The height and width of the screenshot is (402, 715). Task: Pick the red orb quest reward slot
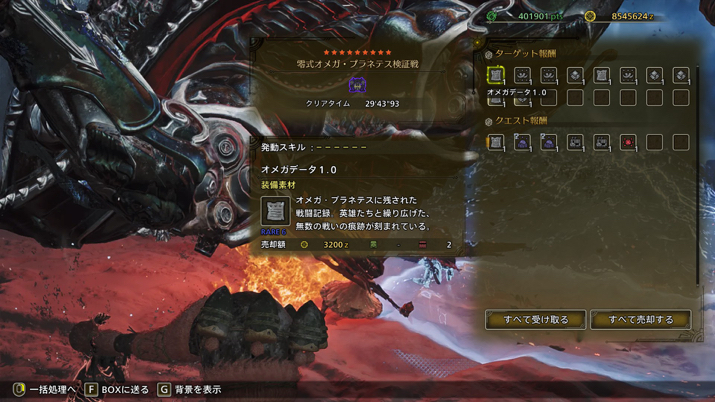point(628,143)
